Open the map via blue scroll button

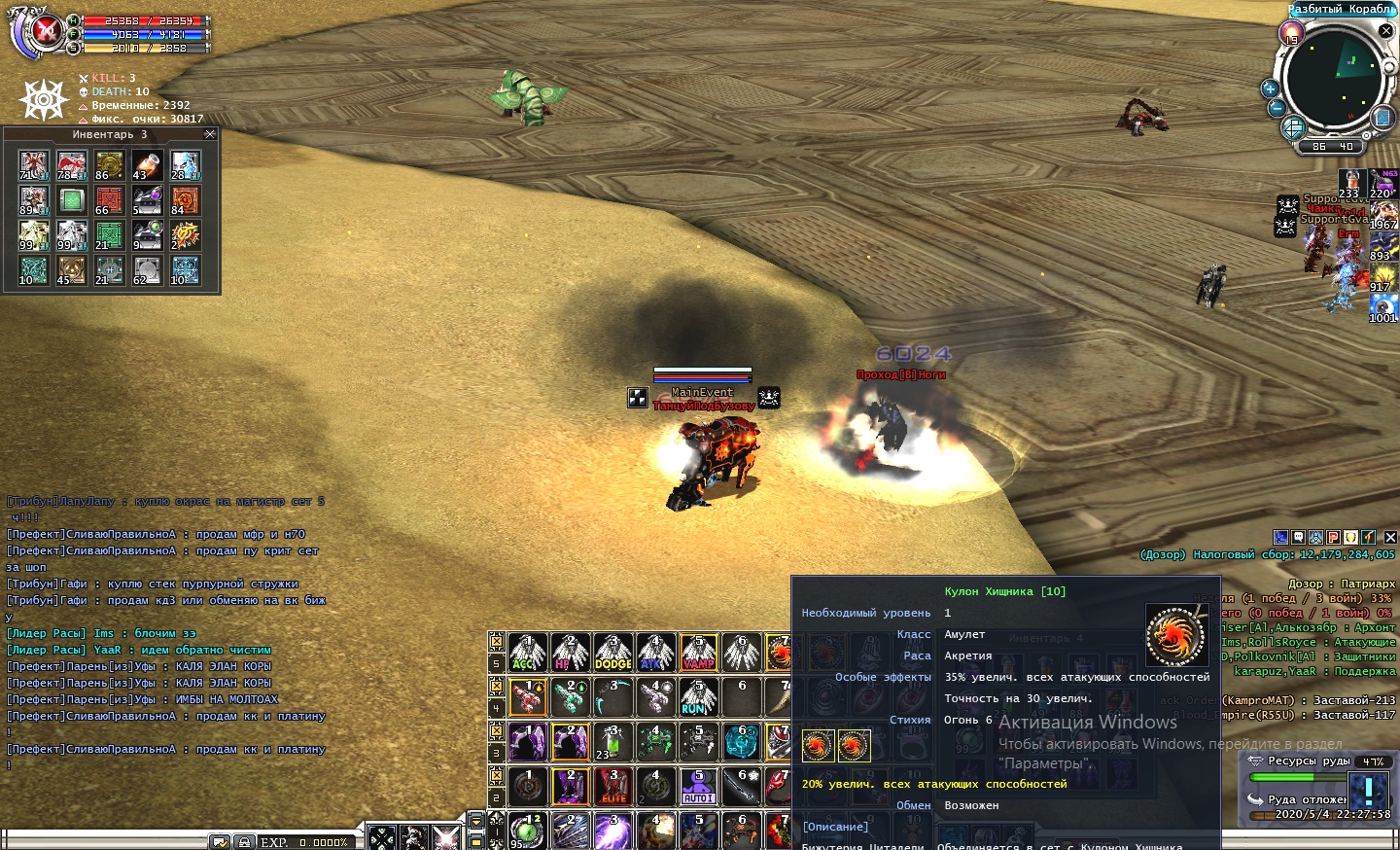pyautogui.click(x=1382, y=118)
